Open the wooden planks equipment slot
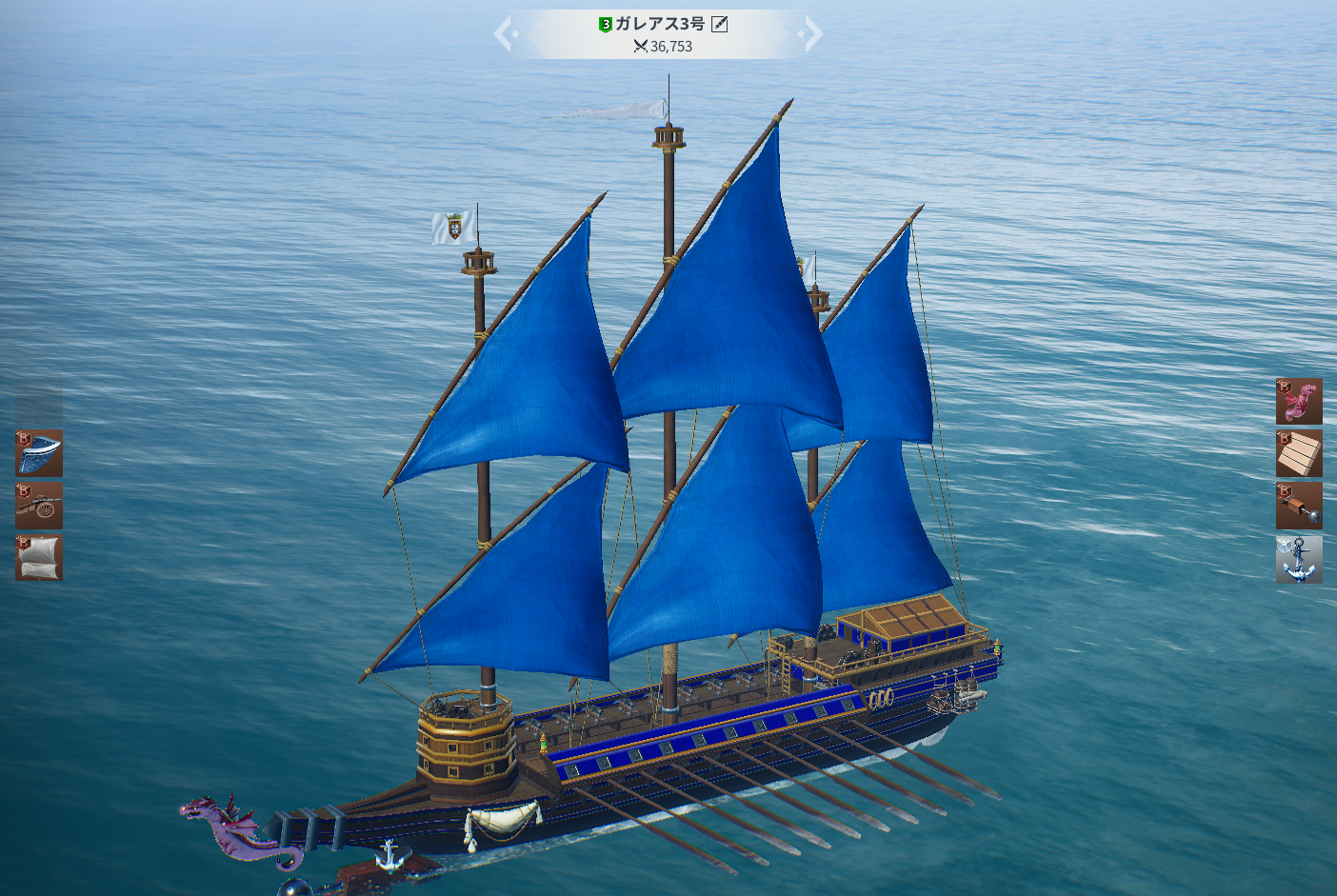 tap(1299, 453)
